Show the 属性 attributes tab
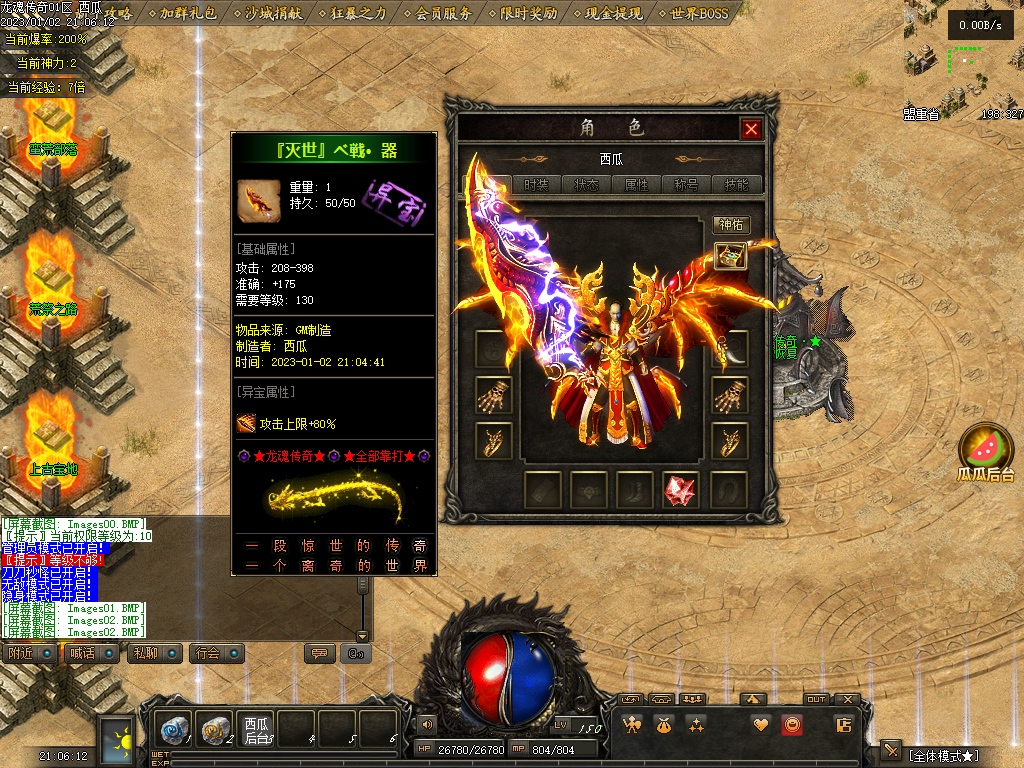1024x768 pixels. pos(637,185)
